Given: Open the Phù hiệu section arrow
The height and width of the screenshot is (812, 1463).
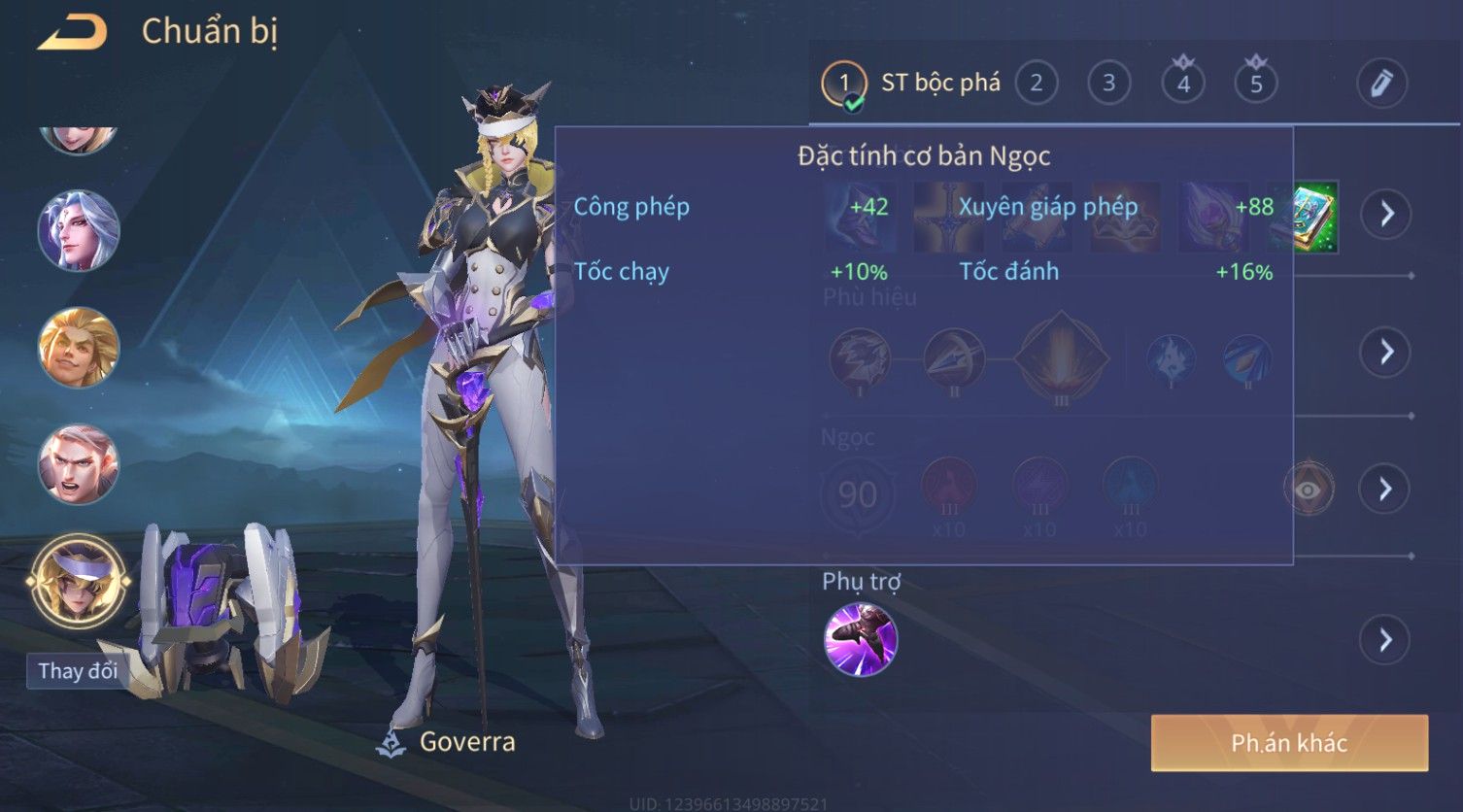Looking at the screenshot, I should coord(1385,352).
